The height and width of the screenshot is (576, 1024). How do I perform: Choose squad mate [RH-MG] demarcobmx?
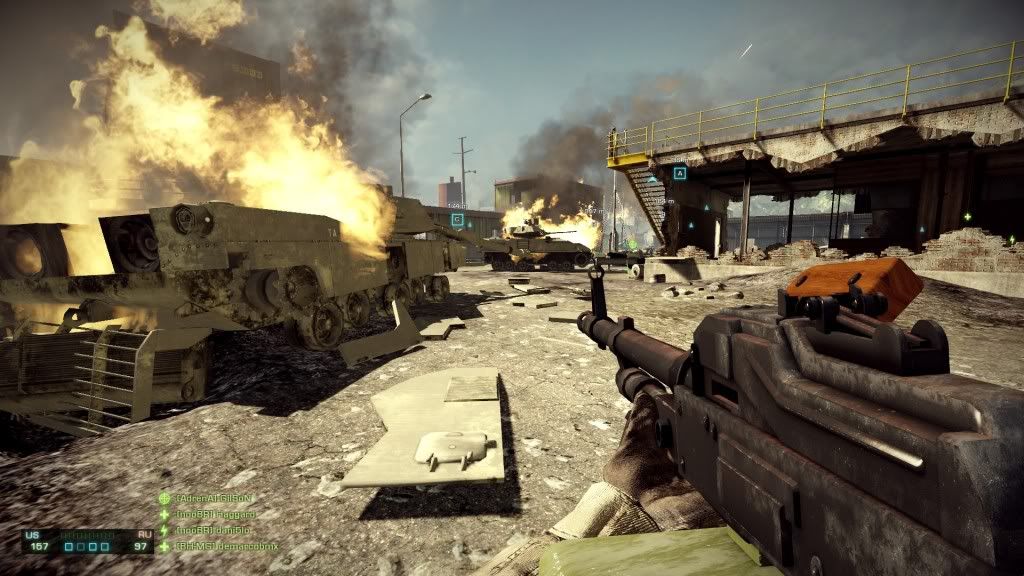point(227,547)
